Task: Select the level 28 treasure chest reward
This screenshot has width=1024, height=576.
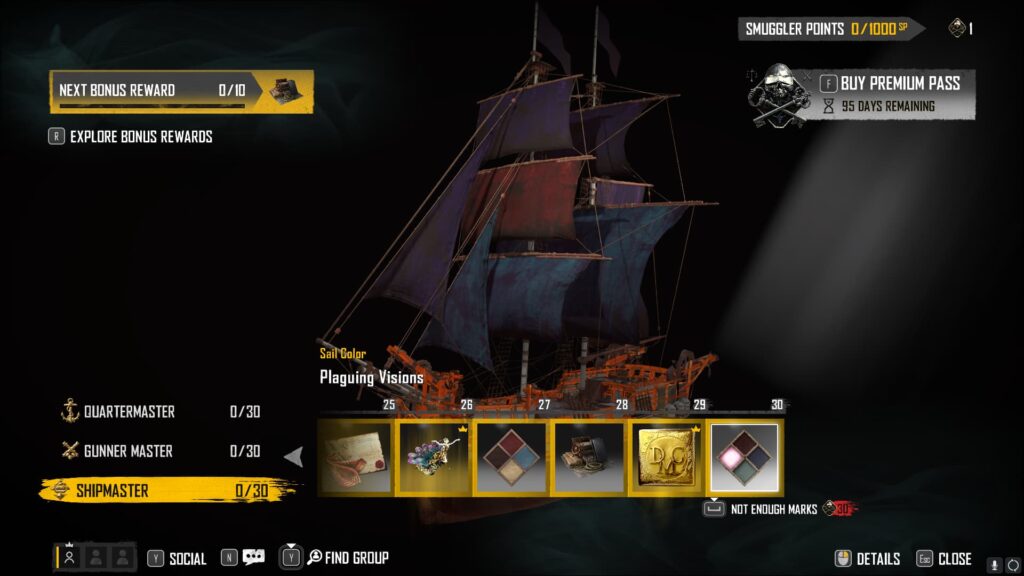Action: pyautogui.click(x=589, y=457)
